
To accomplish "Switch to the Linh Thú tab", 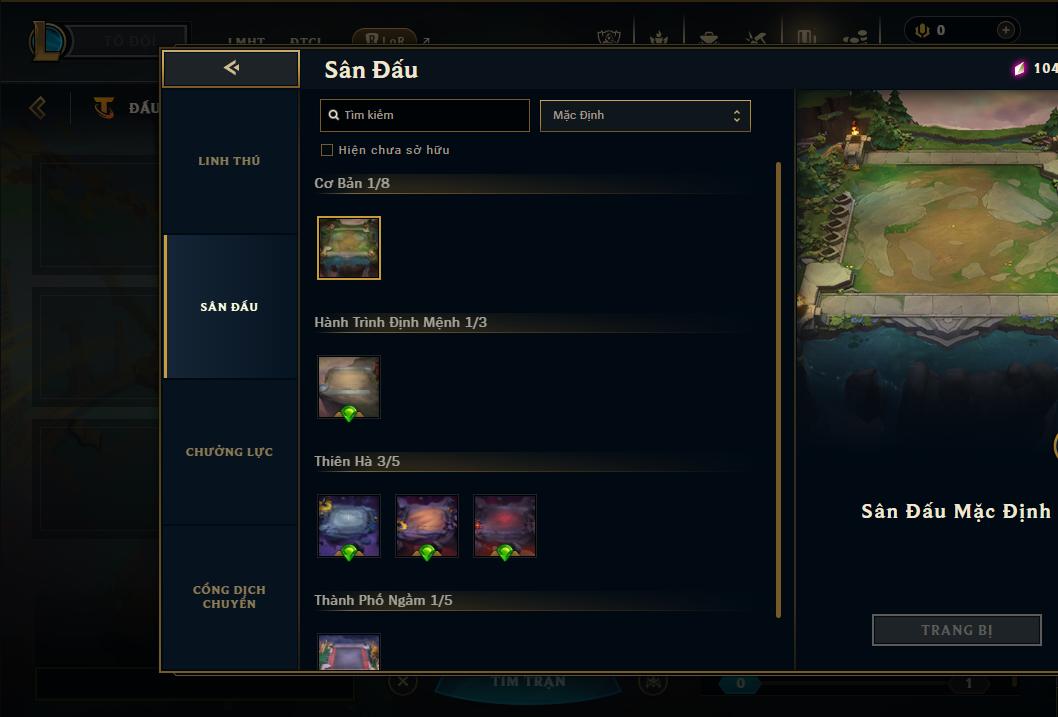I will (229, 161).
